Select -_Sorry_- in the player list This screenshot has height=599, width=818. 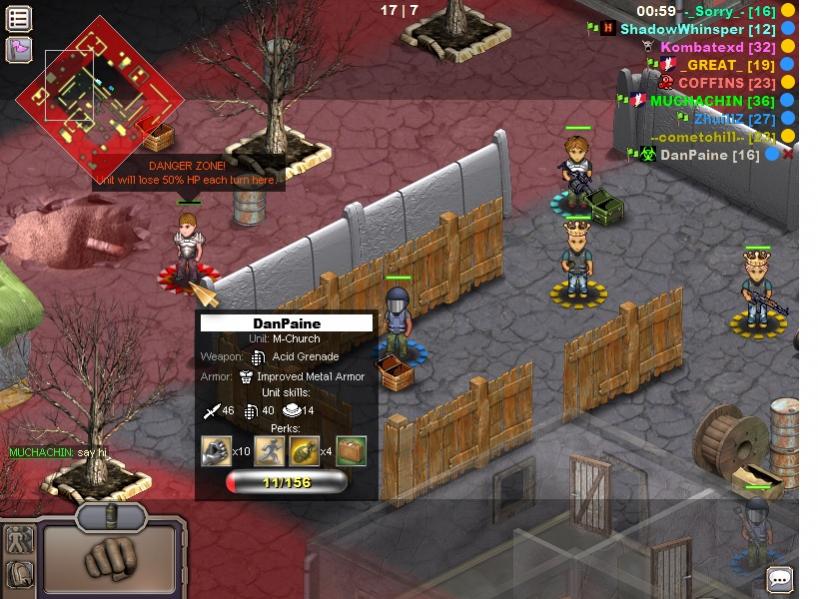coord(715,11)
